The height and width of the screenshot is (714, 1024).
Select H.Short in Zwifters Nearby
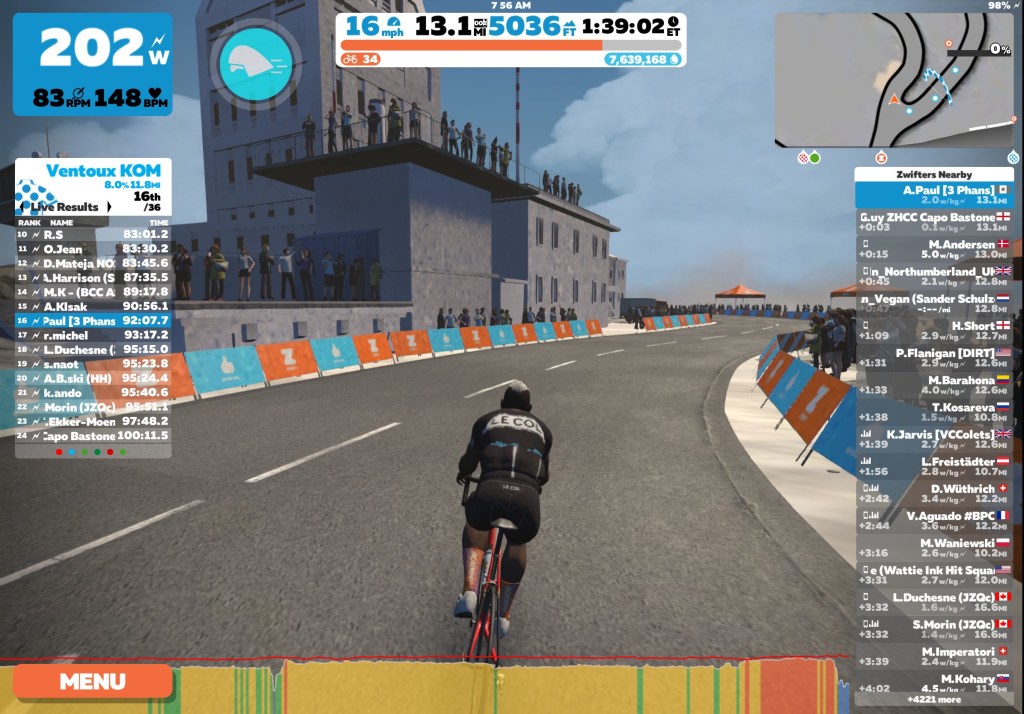click(934, 331)
